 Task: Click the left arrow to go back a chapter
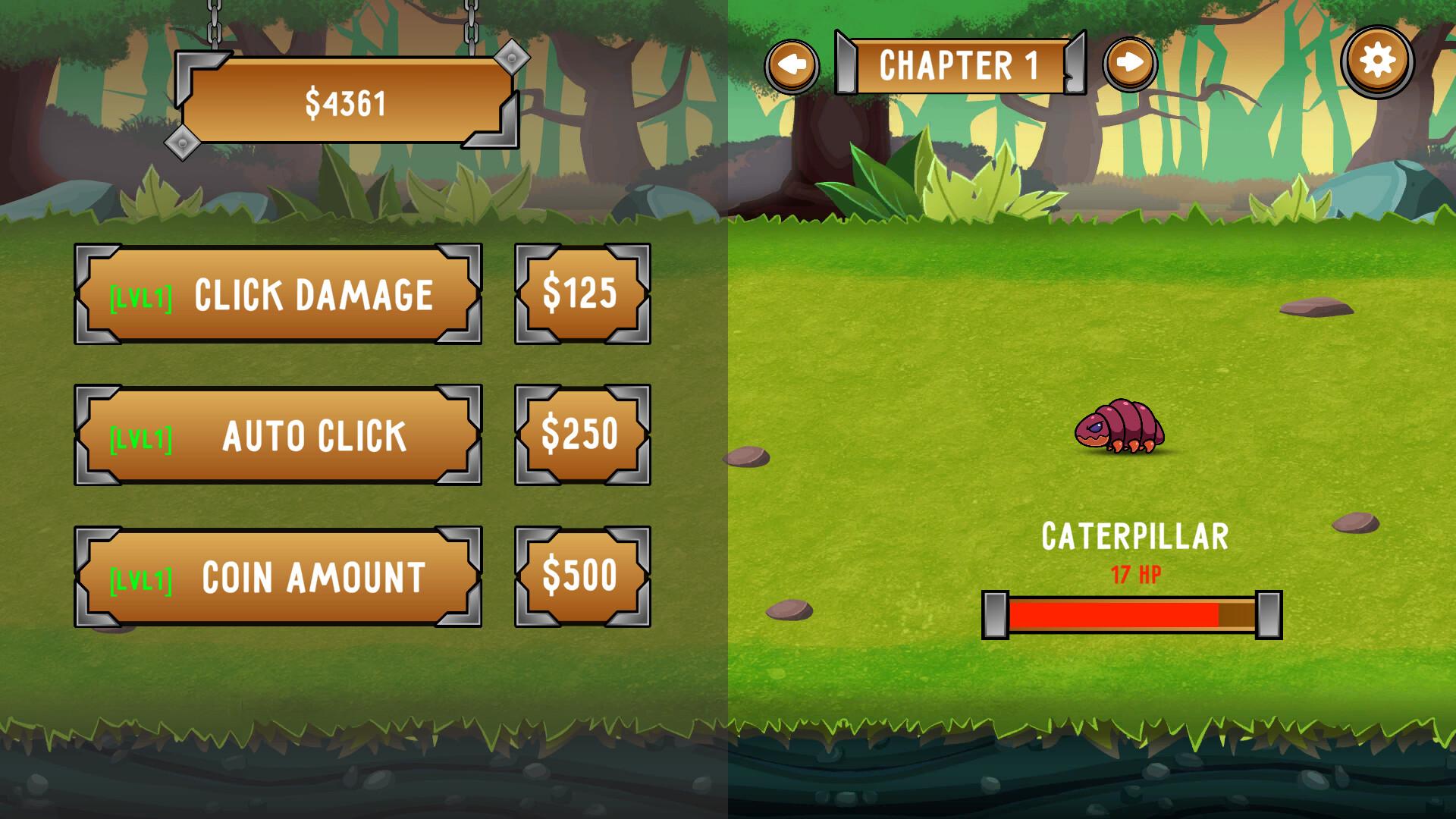pyautogui.click(x=793, y=64)
